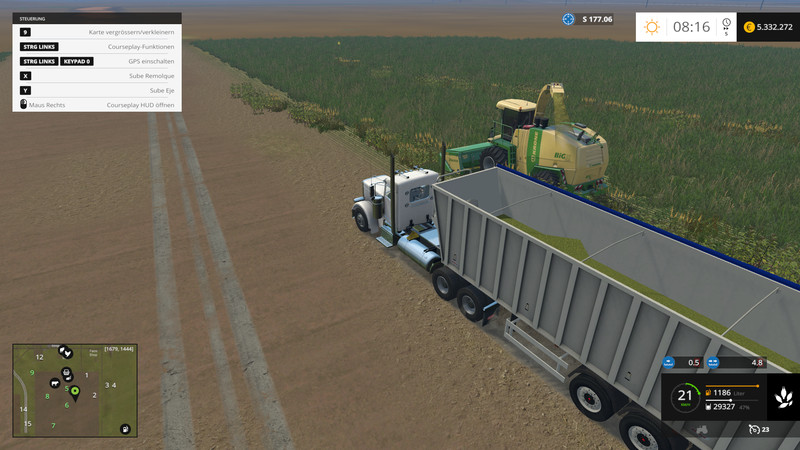Click the cruise control speed icon
Image resolution: width=800 pixels, height=450 pixels.
click(x=755, y=429)
